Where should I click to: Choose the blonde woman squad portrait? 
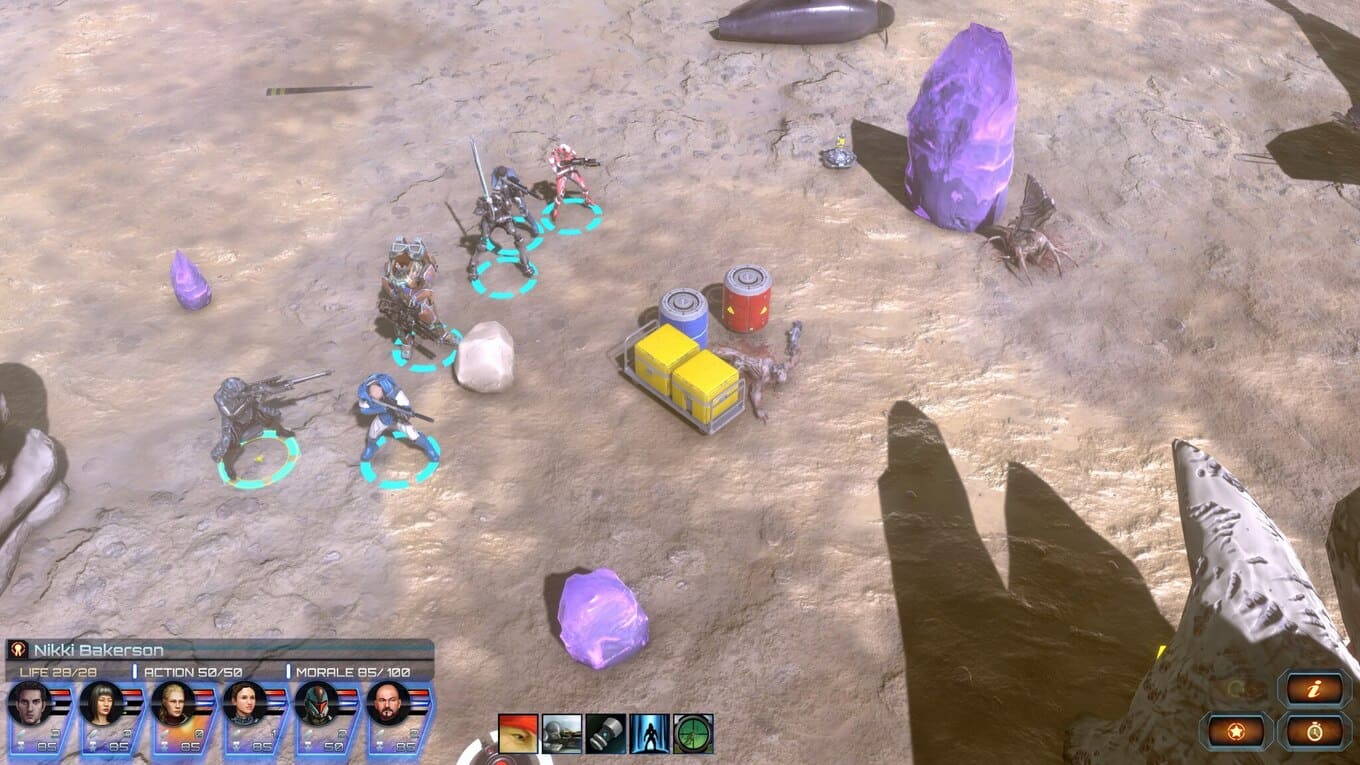pyautogui.click(x=173, y=704)
